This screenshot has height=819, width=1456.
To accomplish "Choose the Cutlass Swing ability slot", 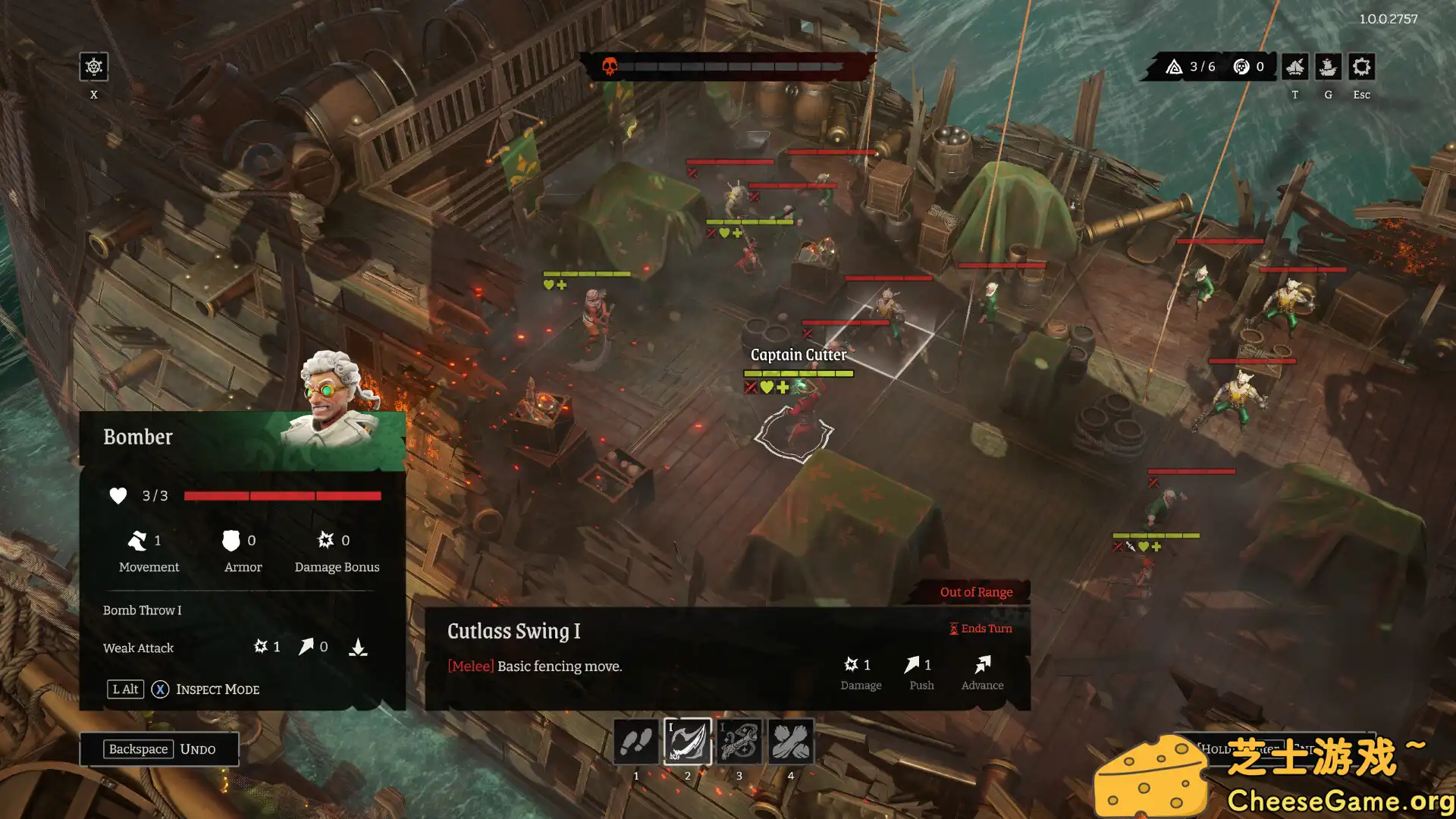I will pos(687,741).
